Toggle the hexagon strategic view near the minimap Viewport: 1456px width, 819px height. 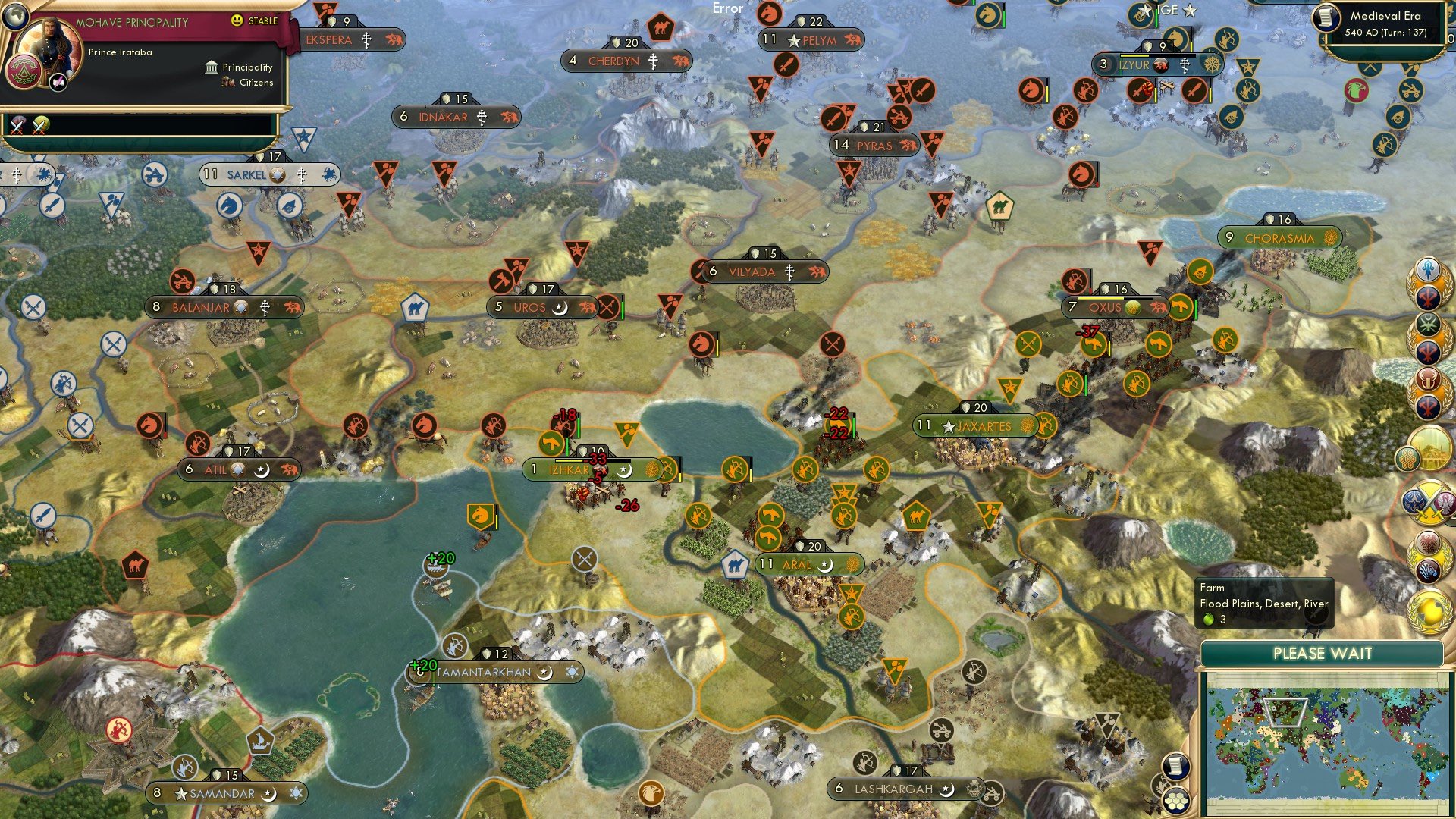1177,801
